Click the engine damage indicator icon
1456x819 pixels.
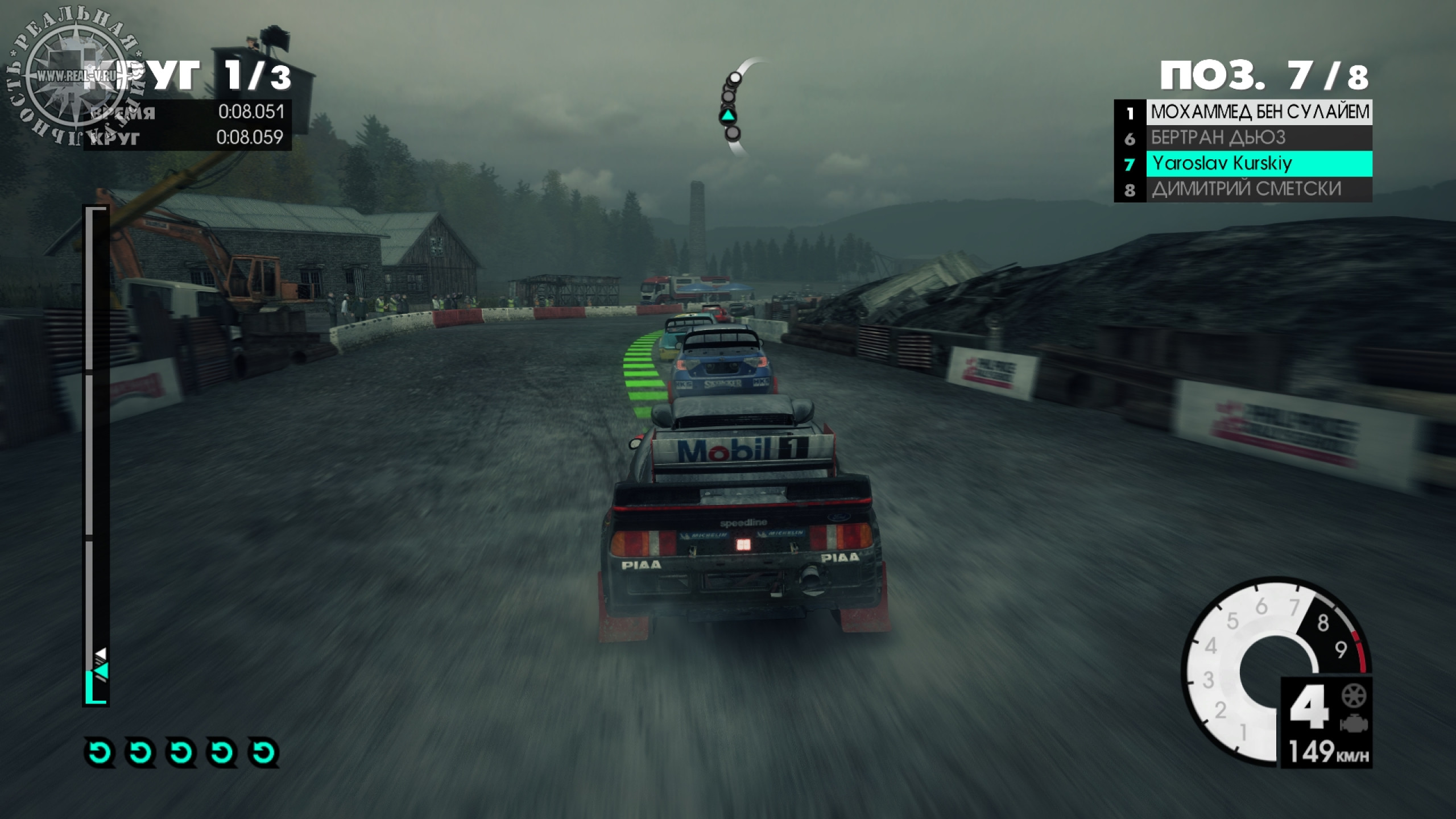(x=1354, y=724)
